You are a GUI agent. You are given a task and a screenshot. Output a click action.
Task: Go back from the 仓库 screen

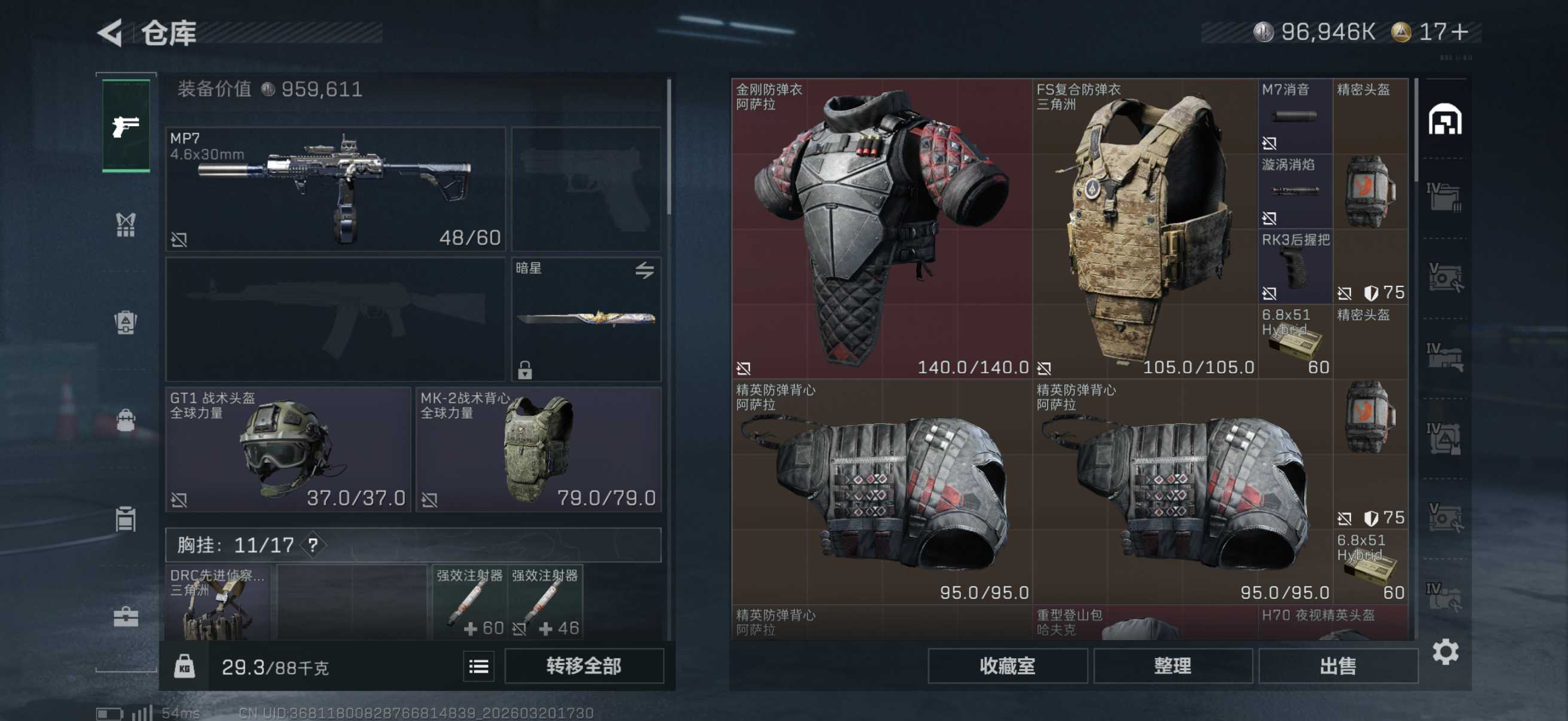pos(111,32)
